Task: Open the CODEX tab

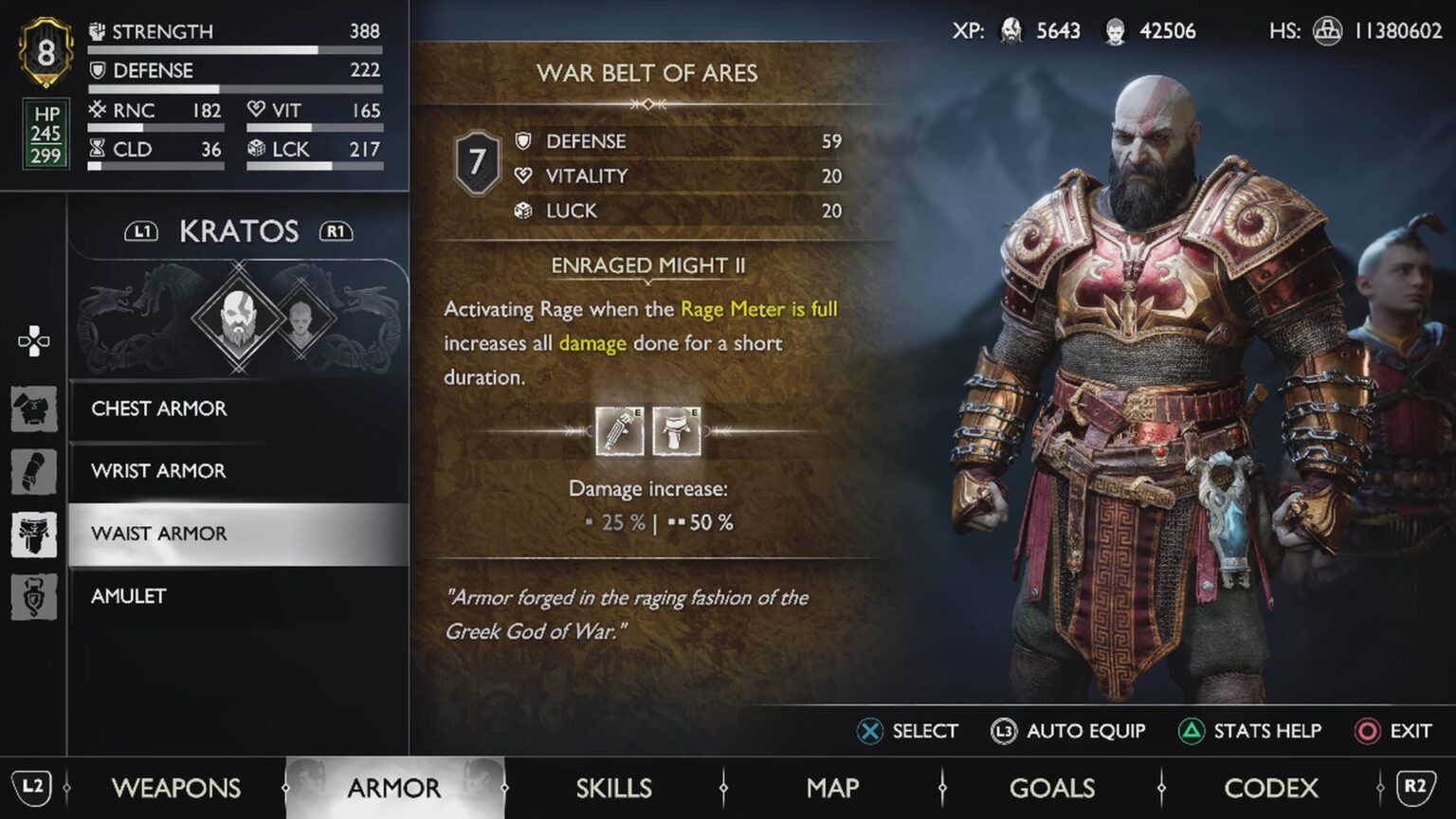Action: point(1272,788)
